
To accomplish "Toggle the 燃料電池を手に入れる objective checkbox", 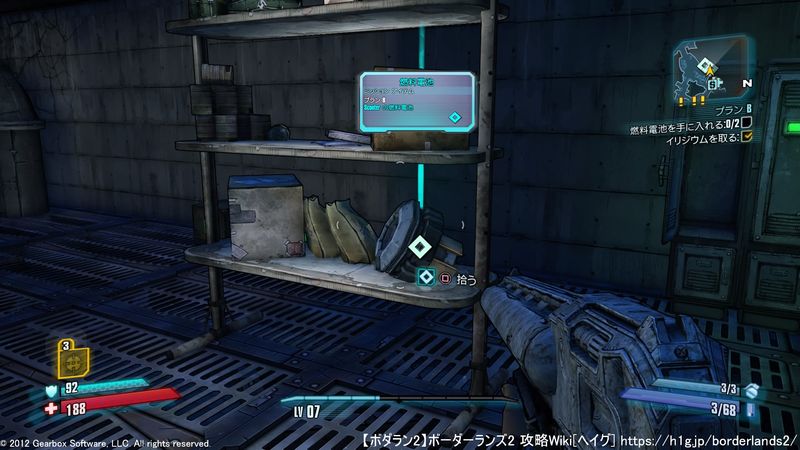I will [x=745, y=122].
